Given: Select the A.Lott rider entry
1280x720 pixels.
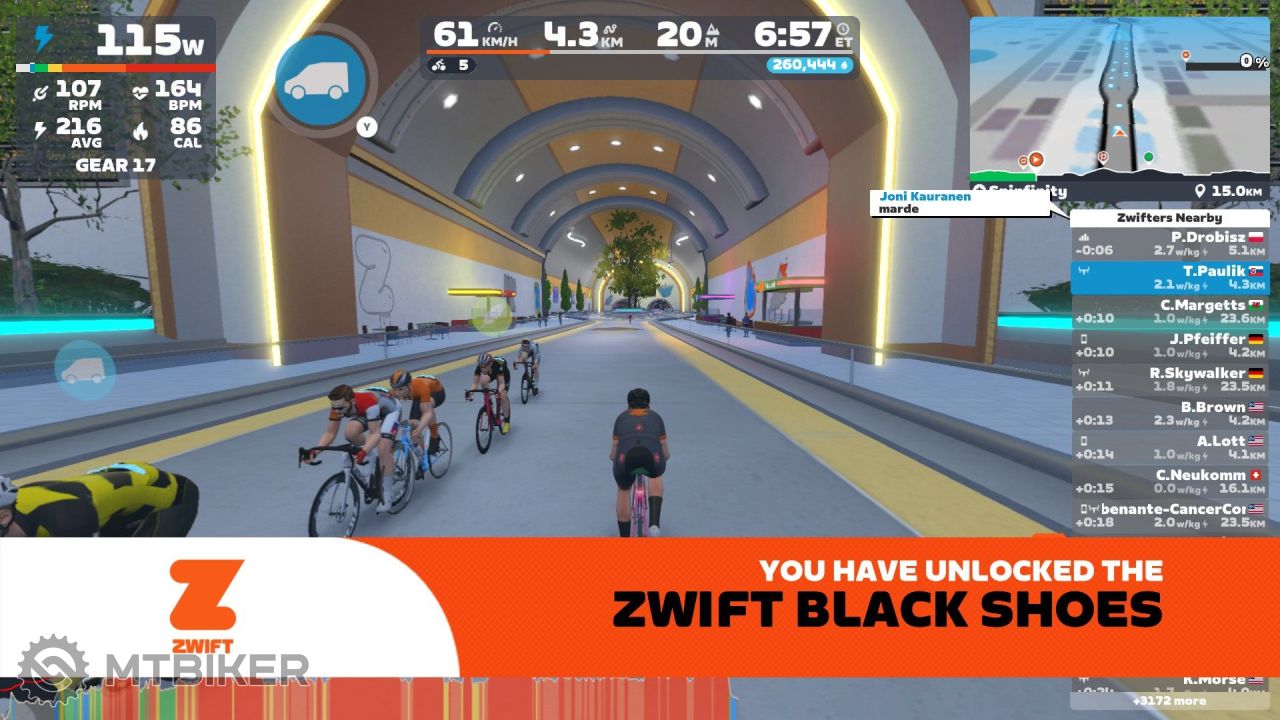Looking at the screenshot, I should pyautogui.click(x=1169, y=448).
